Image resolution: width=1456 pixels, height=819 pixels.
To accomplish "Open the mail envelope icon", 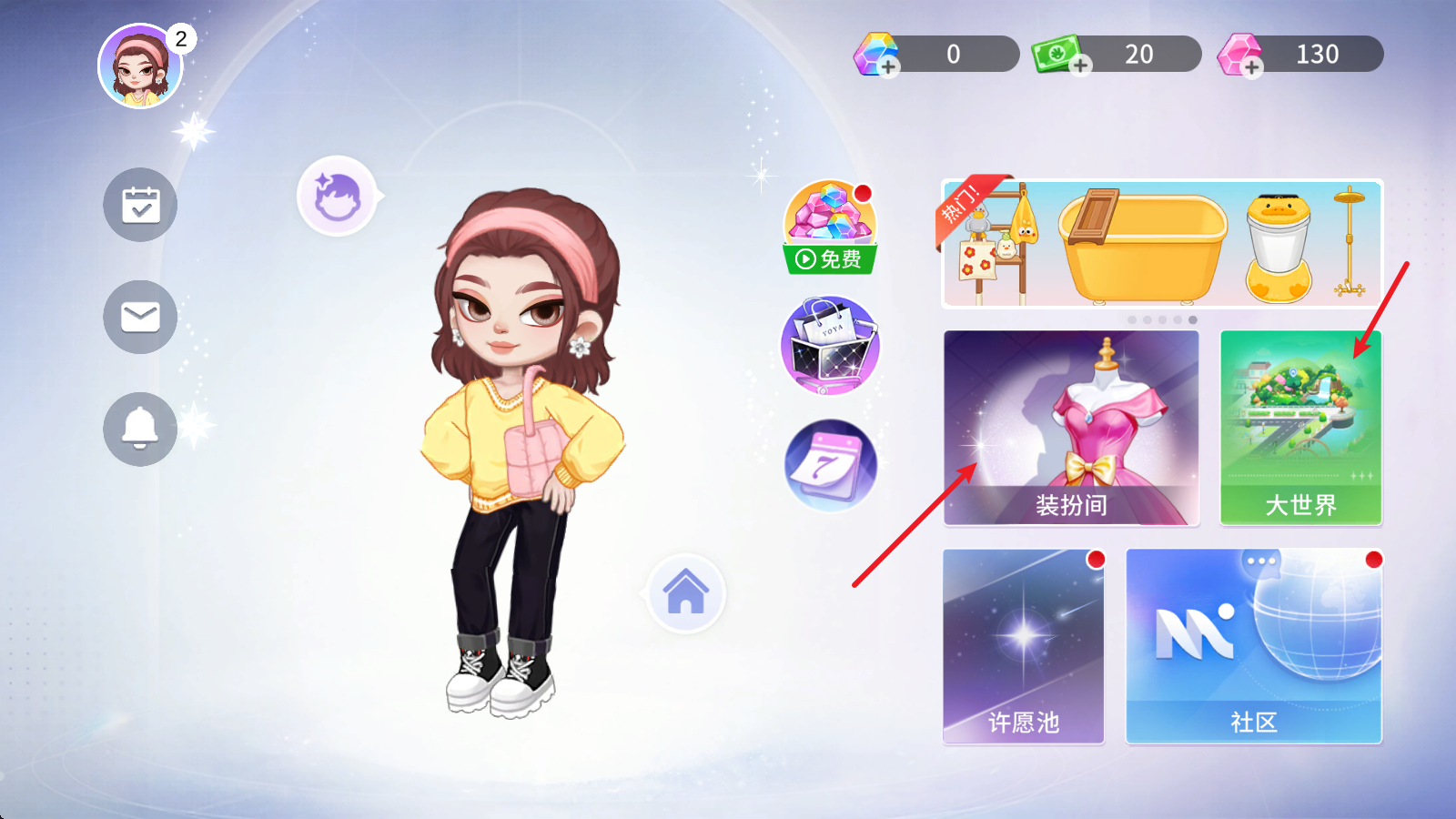I will [139, 317].
